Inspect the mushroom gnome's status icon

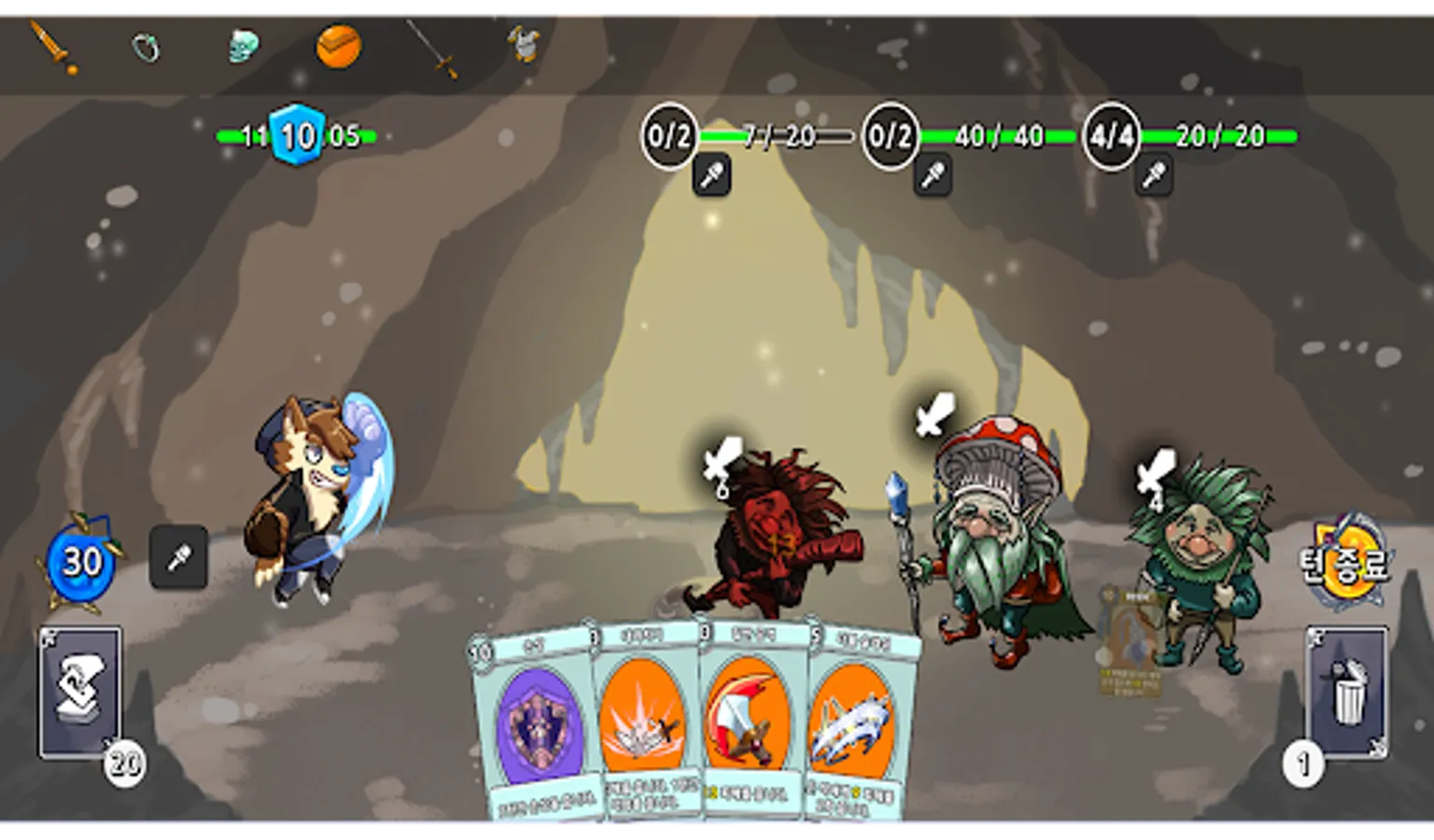pyautogui.click(x=933, y=175)
